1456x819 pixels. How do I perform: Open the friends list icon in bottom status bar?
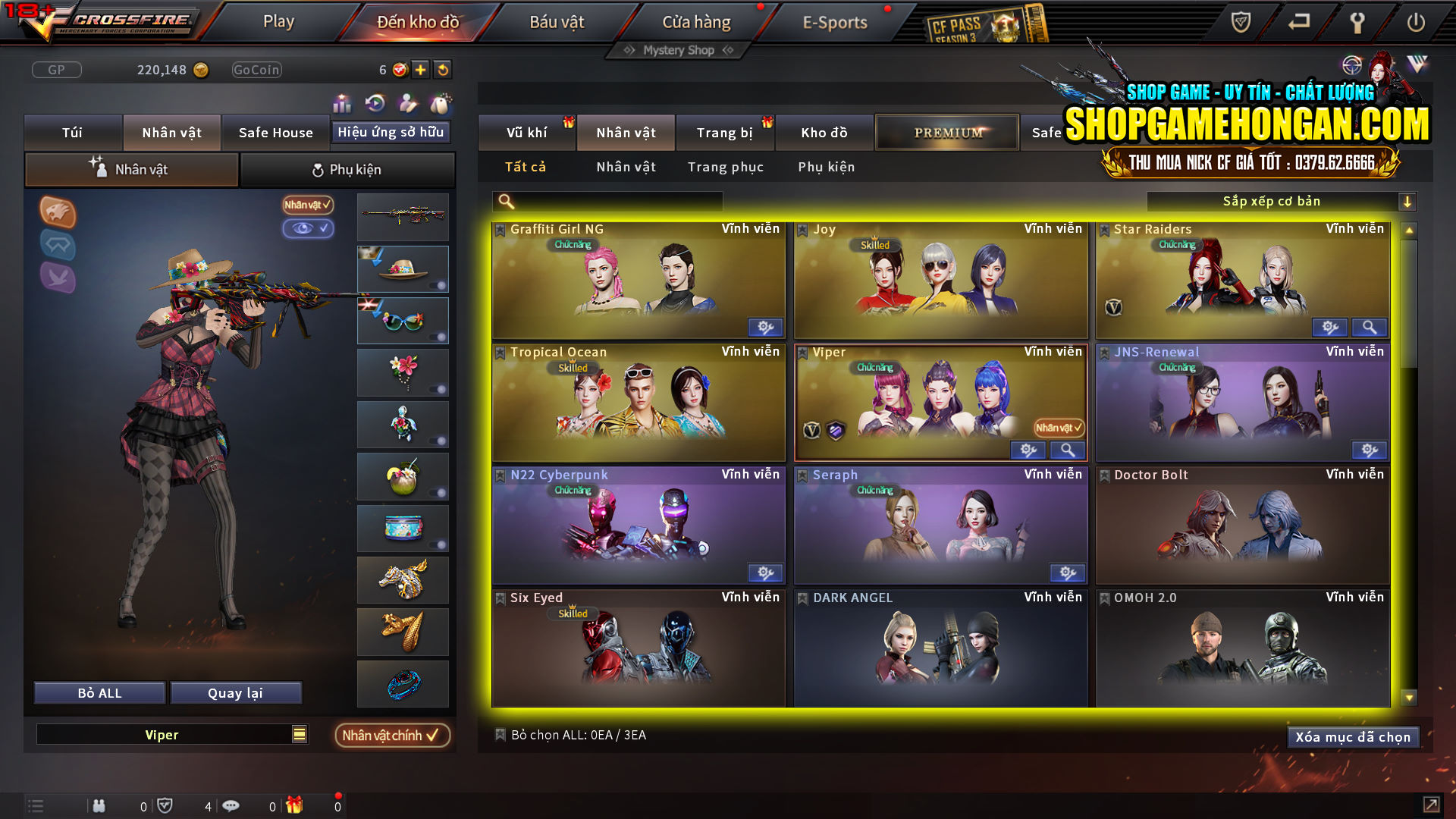pos(99,805)
